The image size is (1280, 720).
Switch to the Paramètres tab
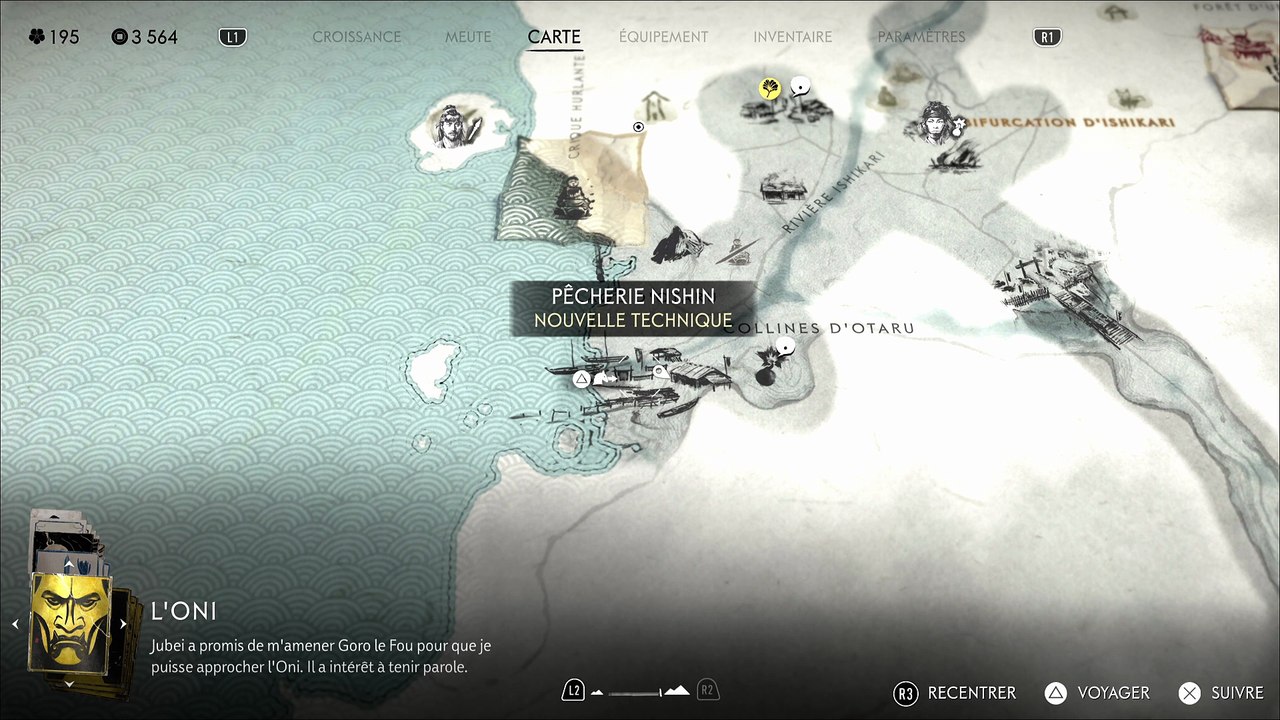point(921,37)
